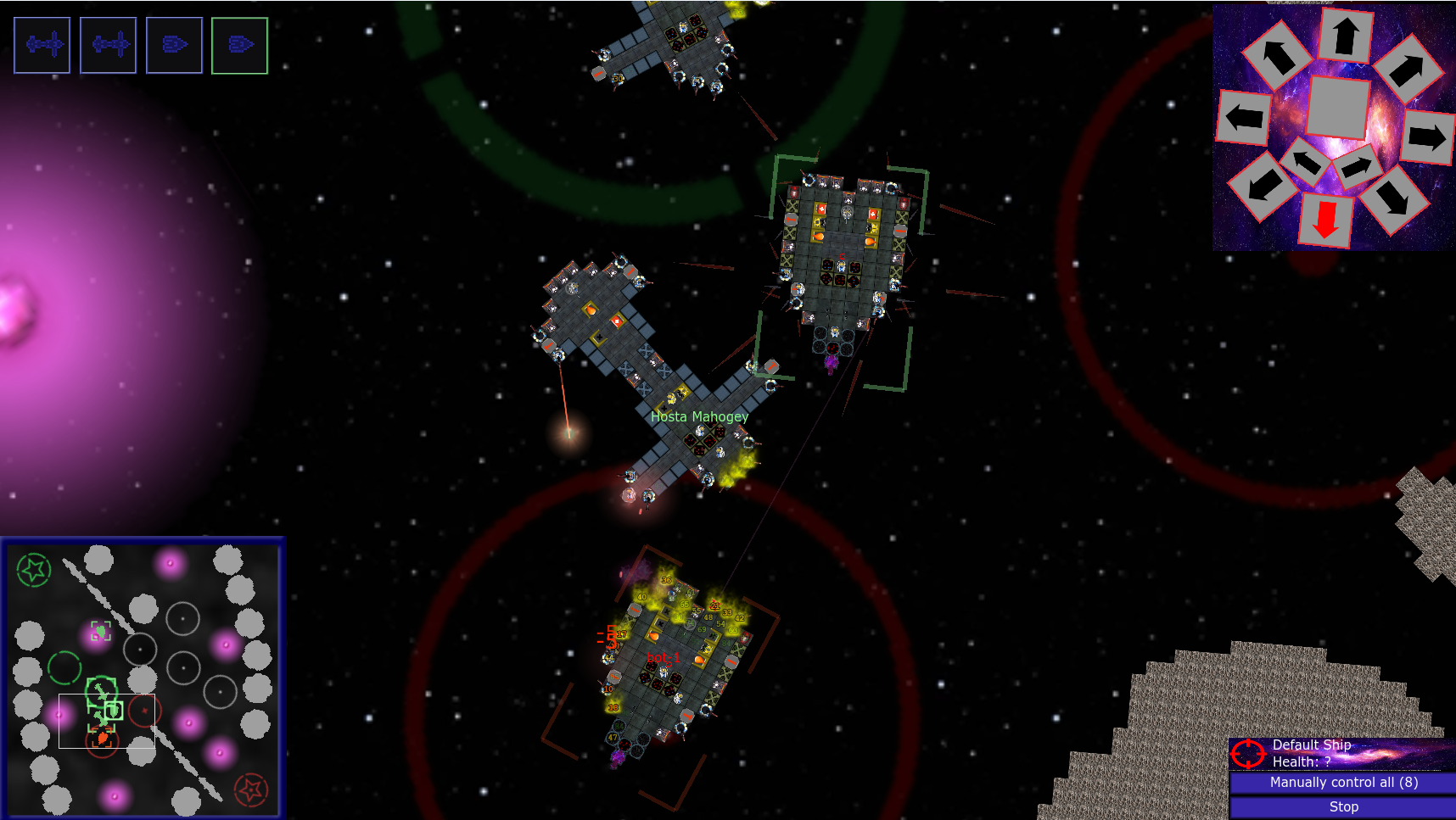Image resolution: width=1456 pixels, height=820 pixels.
Task: Click the small inner right-pointing arrow
Action: click(x=1356, y=166)
